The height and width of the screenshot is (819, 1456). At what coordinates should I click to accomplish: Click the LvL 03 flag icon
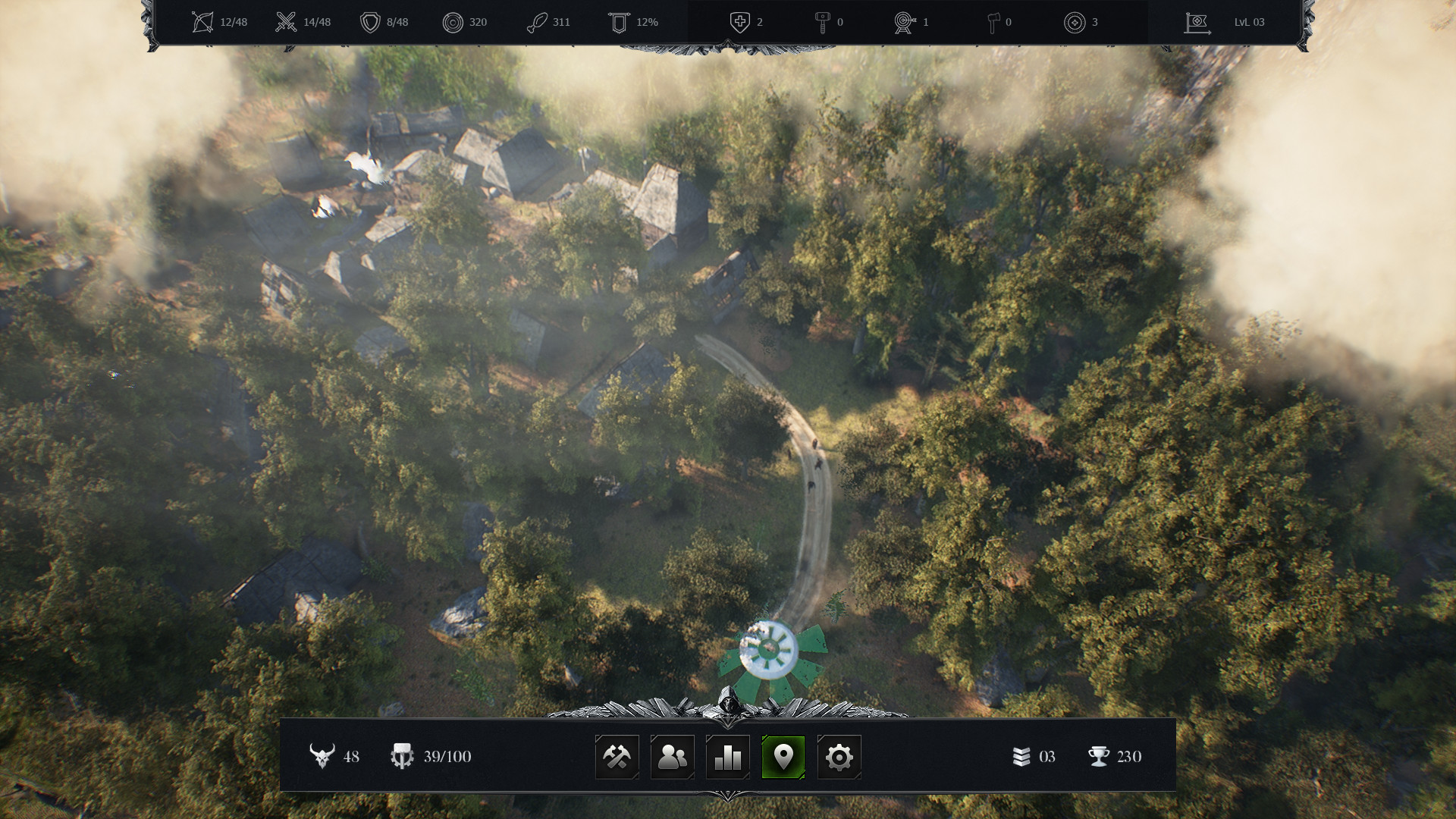pyautogui.click(x=1197, y=21)
